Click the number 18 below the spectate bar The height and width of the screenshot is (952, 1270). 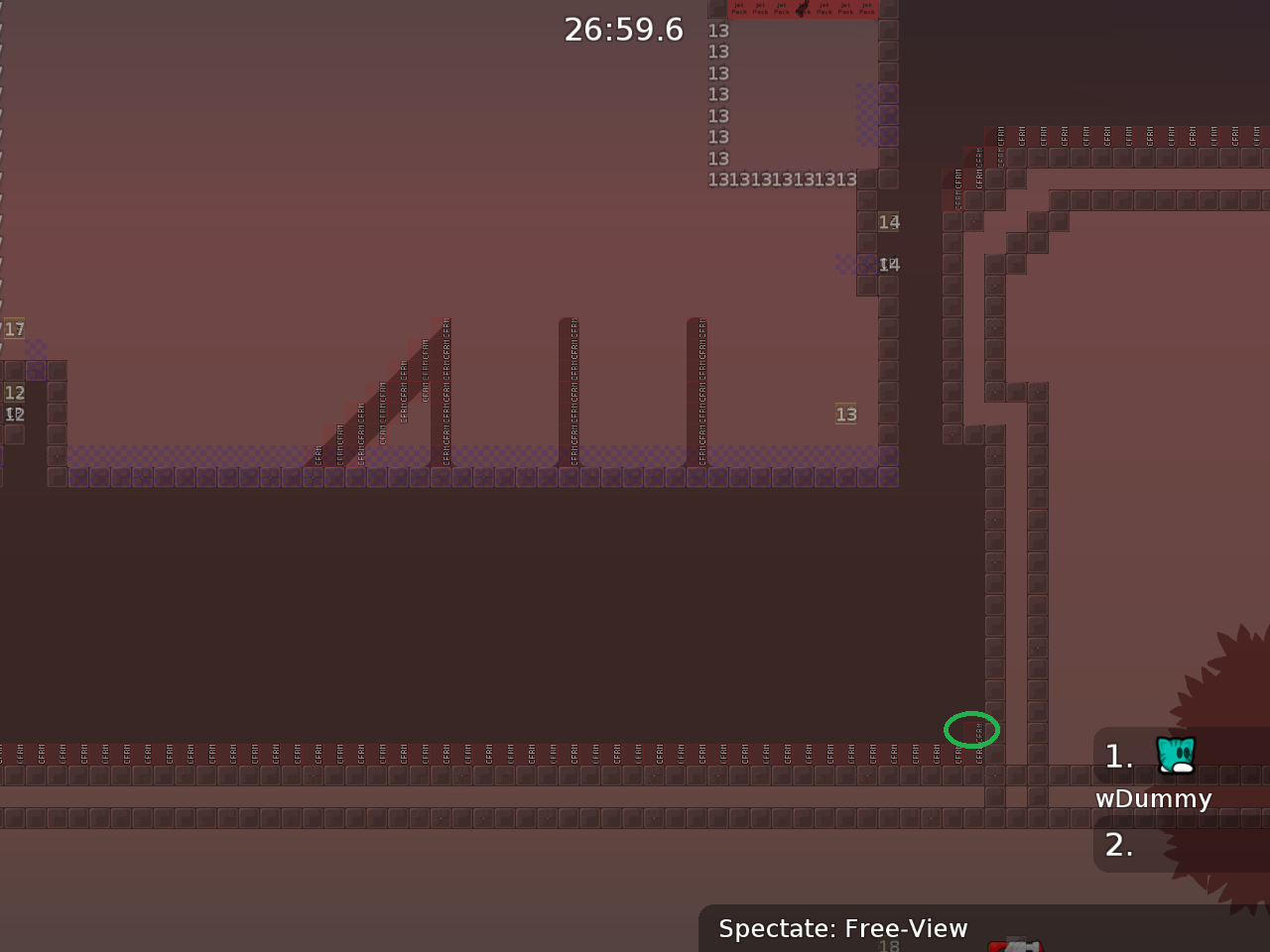coord(888,945)
